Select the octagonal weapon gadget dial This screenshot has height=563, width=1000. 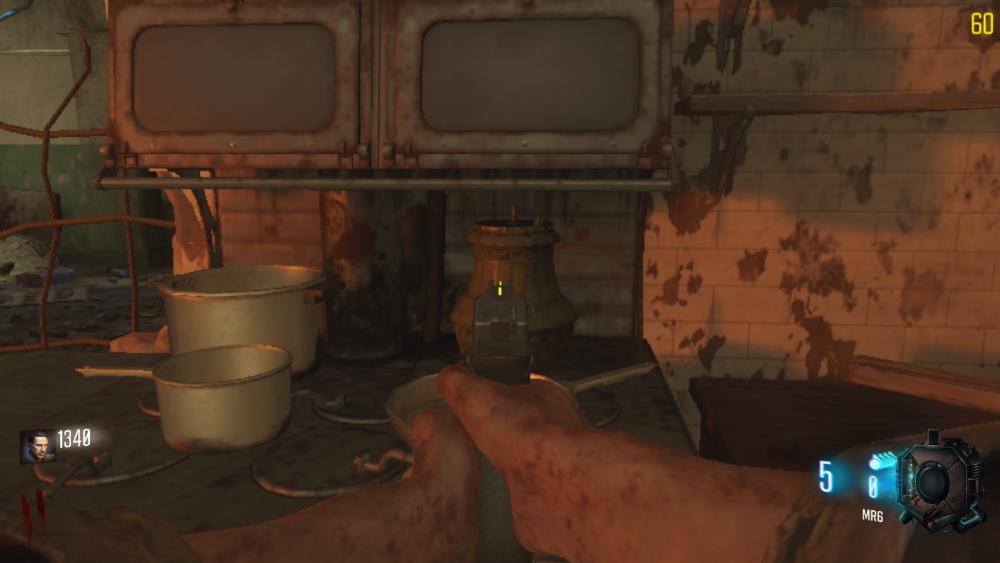pos(937,483)
